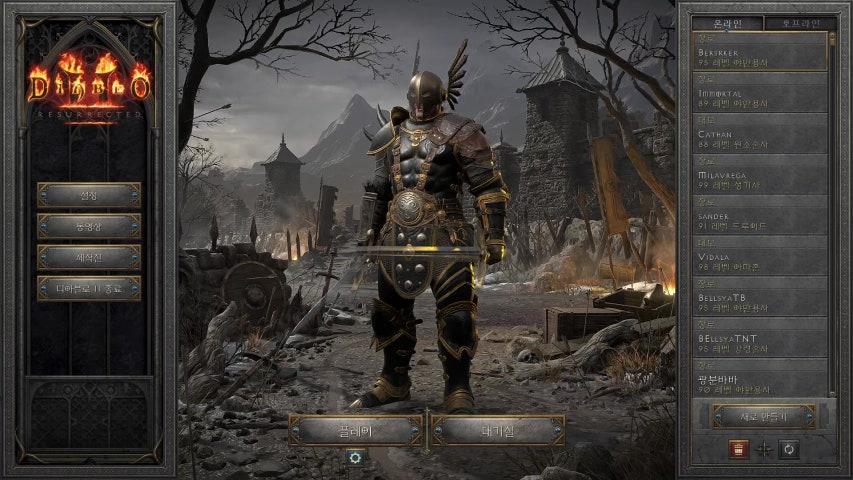Choose the Vidala character
This screenshot has width=853, height=480.
(x=760, y=257)
